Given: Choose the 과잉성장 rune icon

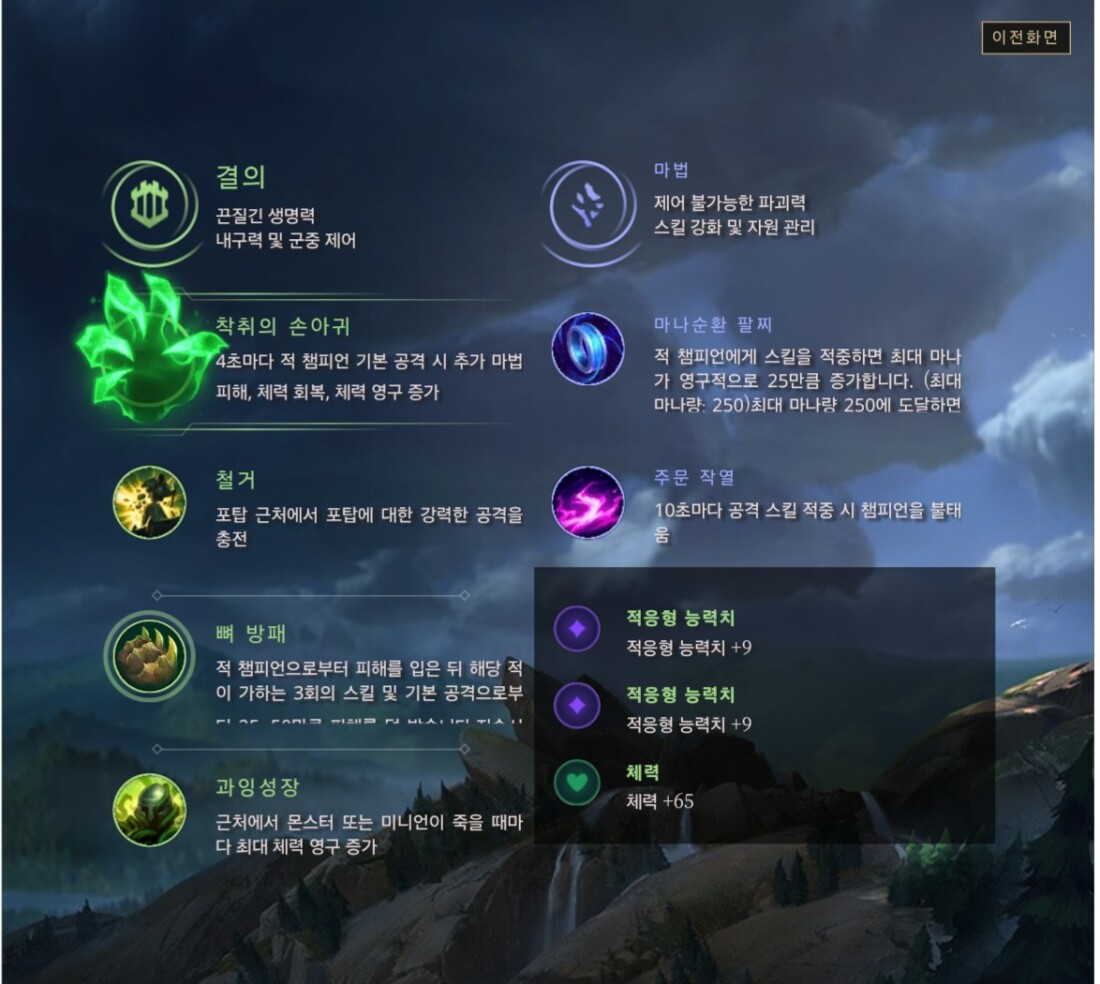Looking at the screenshot, I should coord(149,809).
